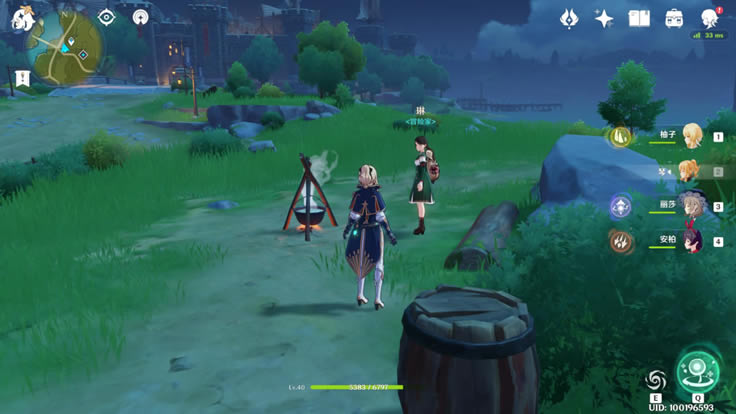The image size is (736, 414).
Task: Open the backpack inventory
Action: (x=675, y=18)
